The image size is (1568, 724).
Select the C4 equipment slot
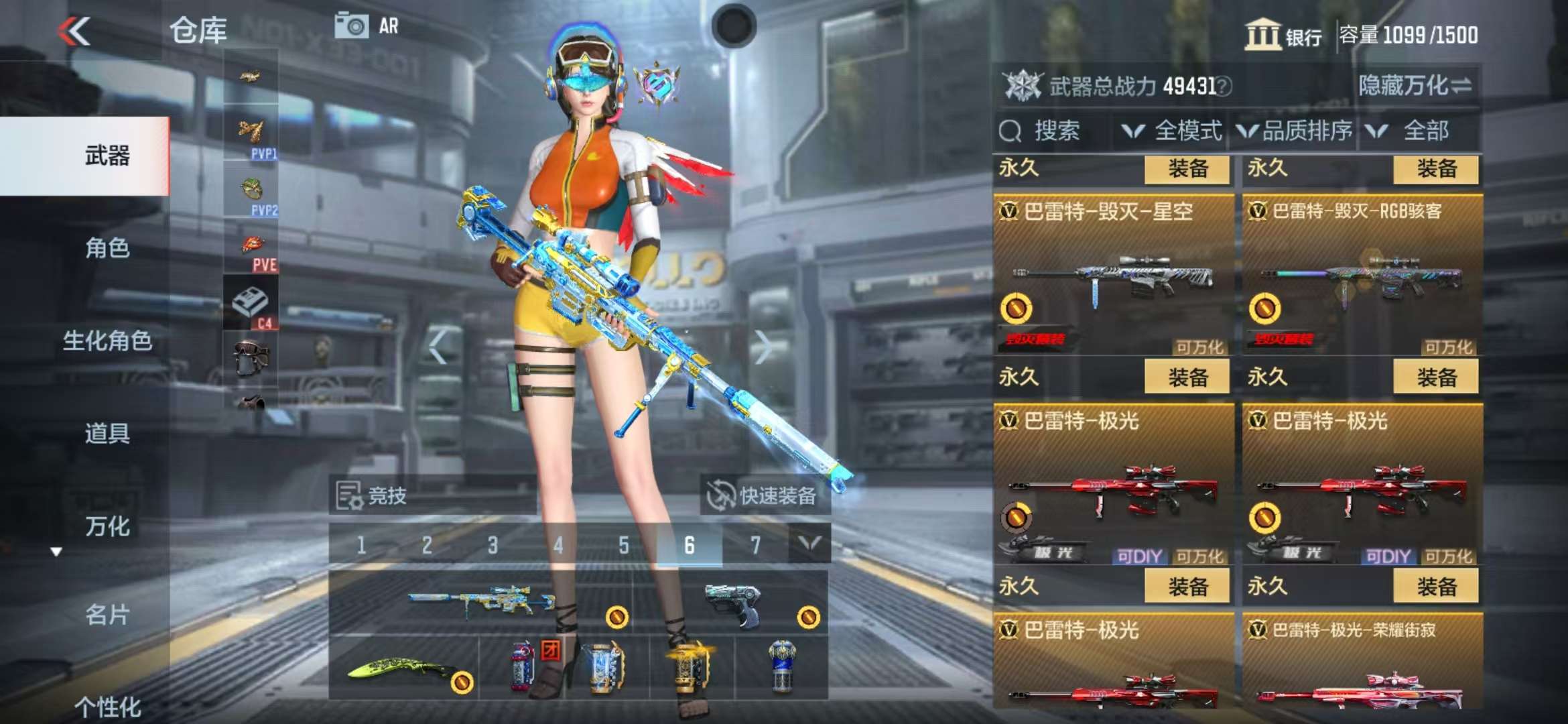(x=251, y=304)
